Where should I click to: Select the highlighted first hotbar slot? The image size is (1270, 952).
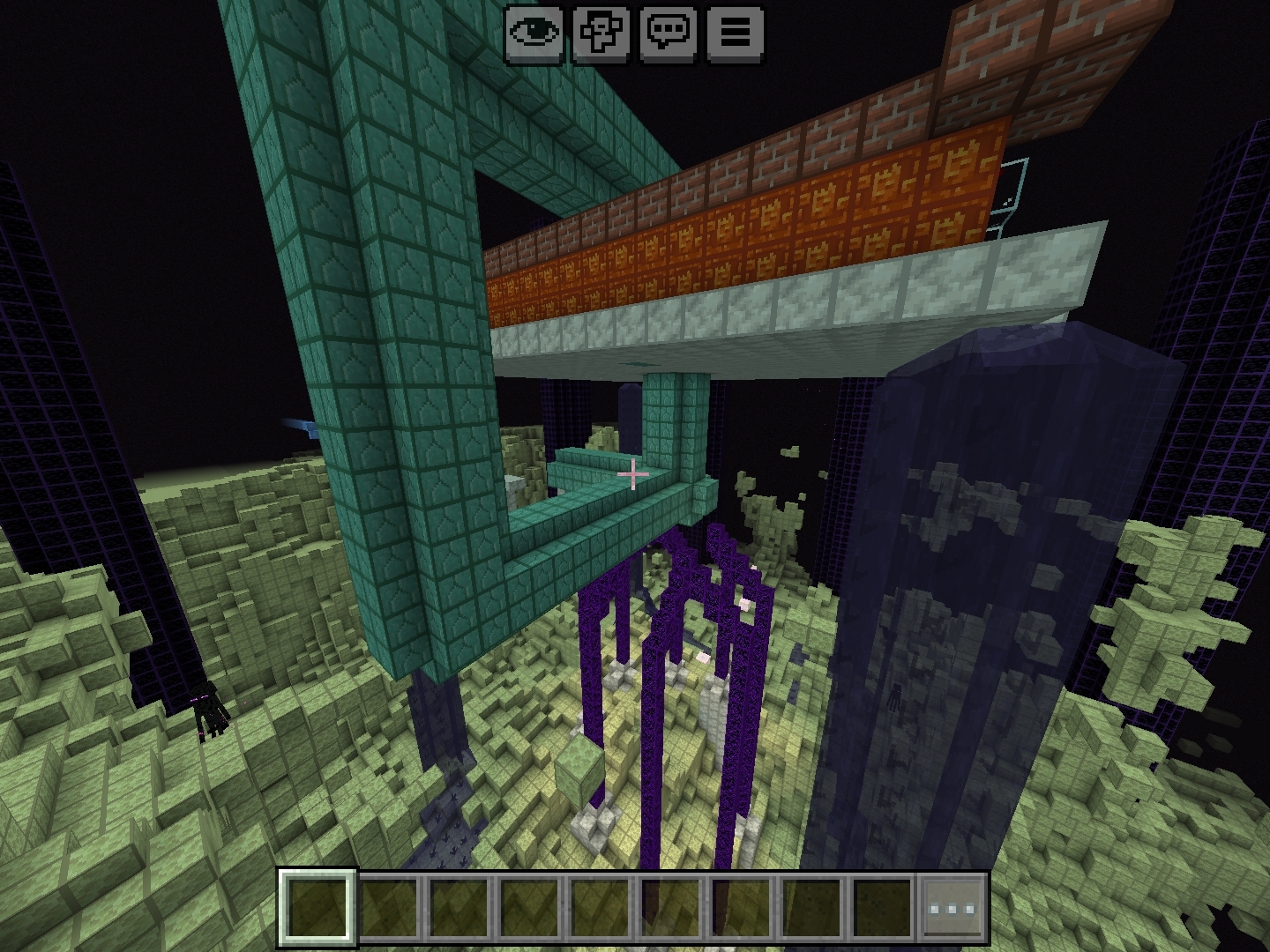pyautogui.click(x=318, y=908)
